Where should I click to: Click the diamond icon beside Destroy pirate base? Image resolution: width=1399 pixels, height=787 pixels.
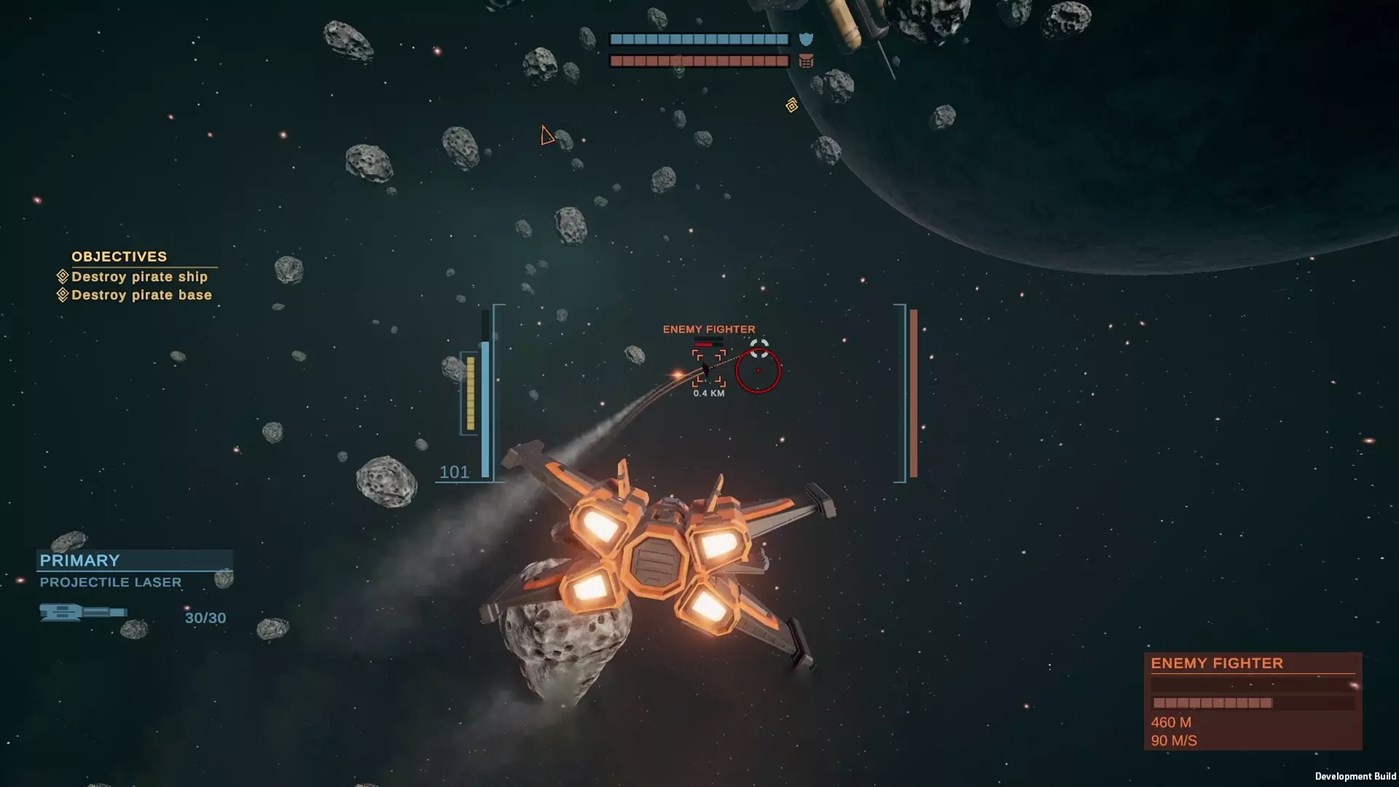tap(62, 294)
